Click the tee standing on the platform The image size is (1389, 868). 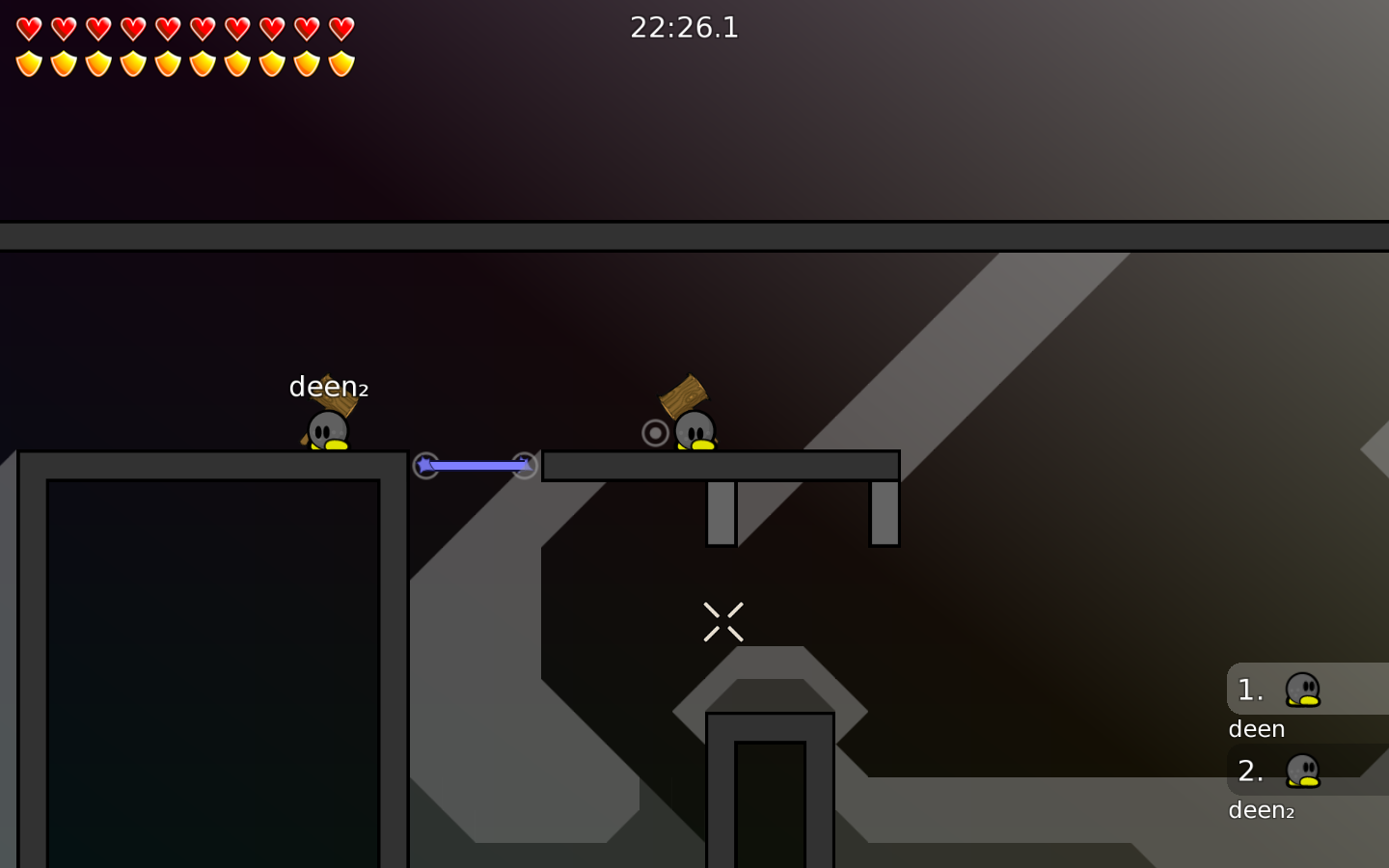[696, 431]
